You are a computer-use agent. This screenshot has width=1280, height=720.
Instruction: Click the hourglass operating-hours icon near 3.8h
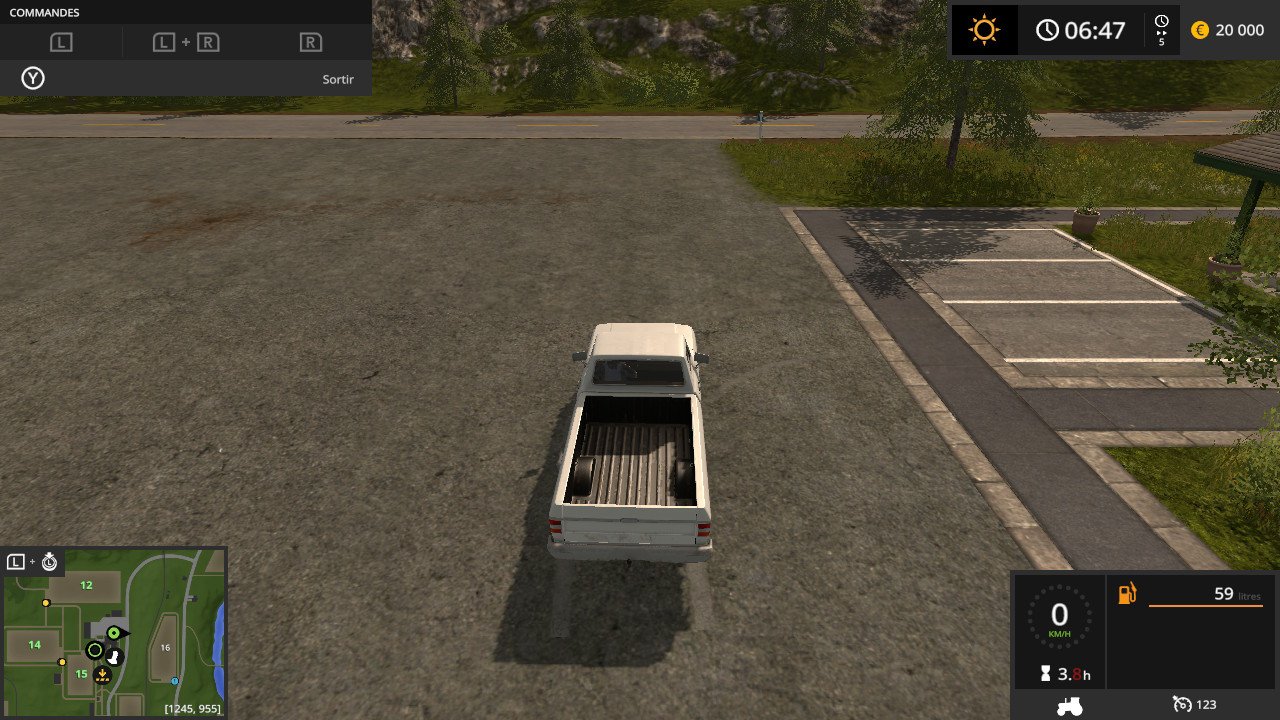tap(1045, 673)
